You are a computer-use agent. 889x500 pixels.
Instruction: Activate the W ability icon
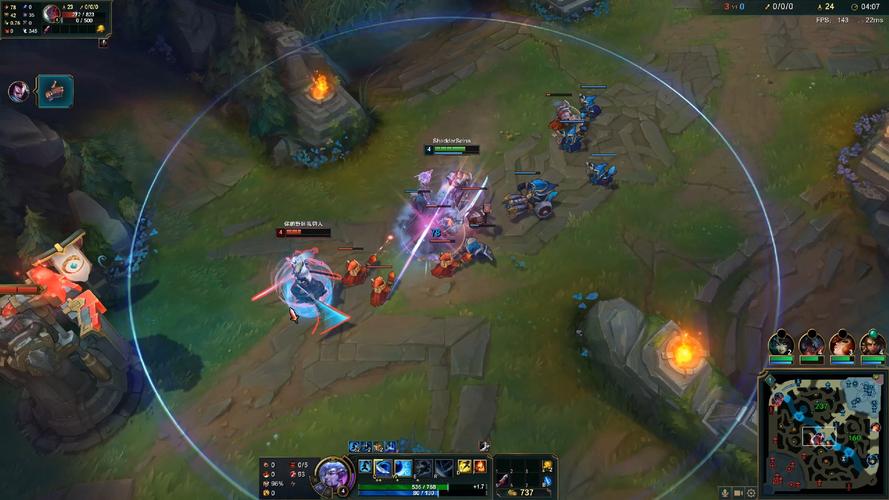tap(402, 467)
